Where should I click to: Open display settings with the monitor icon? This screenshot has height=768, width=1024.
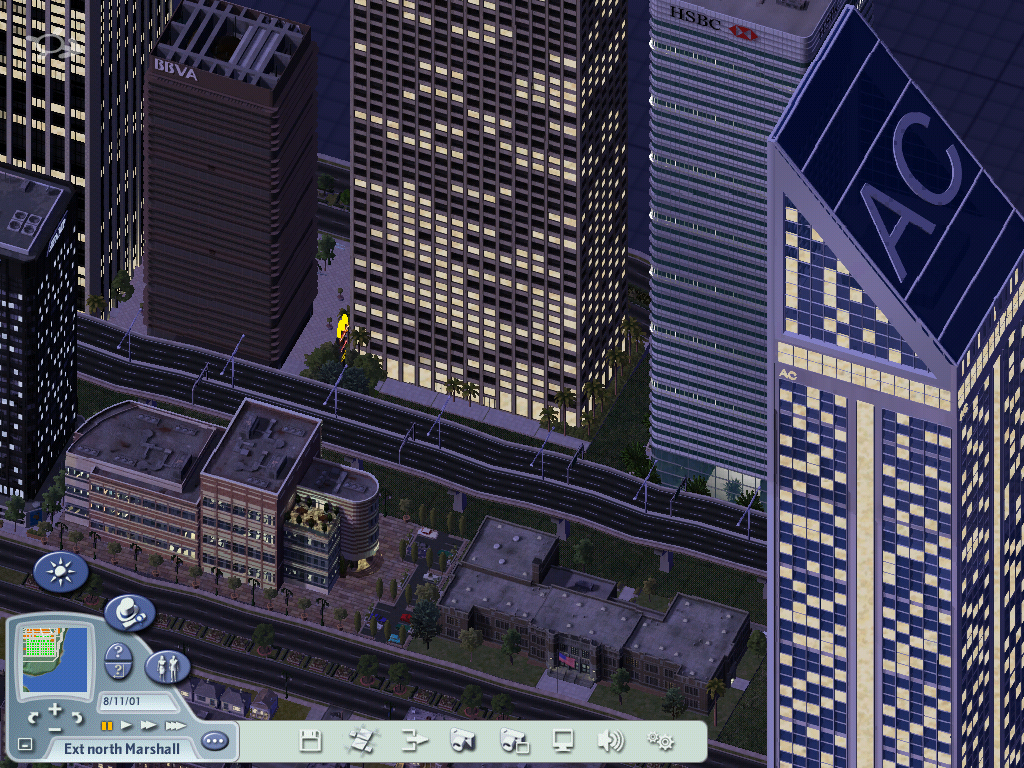[x=564, y=741]
